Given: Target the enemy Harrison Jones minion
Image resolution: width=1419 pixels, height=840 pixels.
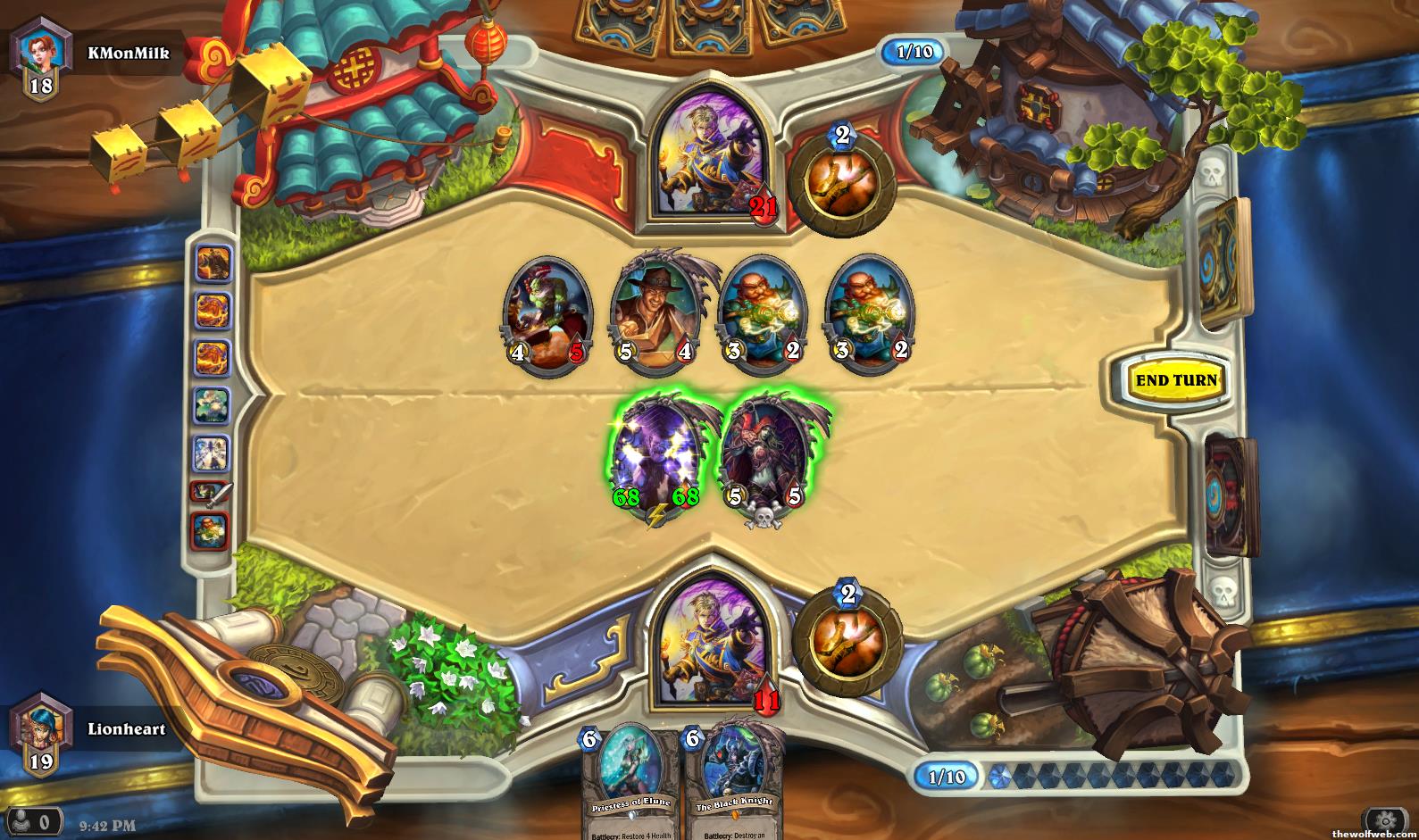Looking at the screenshot, I should tap(655, 312).
